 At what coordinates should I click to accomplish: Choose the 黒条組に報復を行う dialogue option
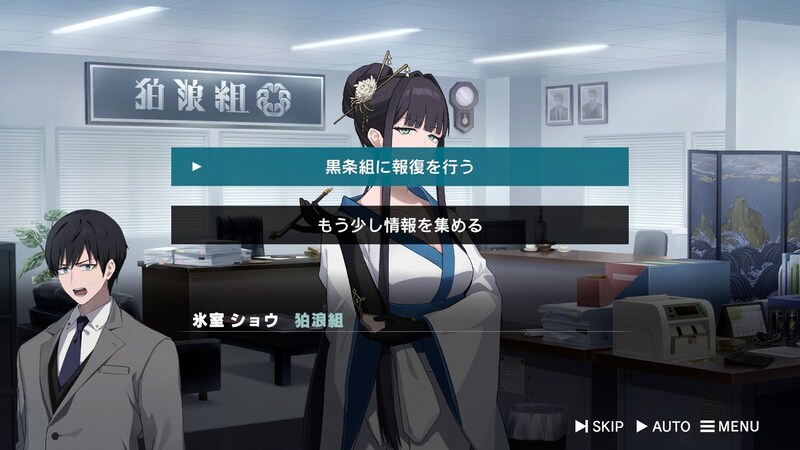click(400, 166)
